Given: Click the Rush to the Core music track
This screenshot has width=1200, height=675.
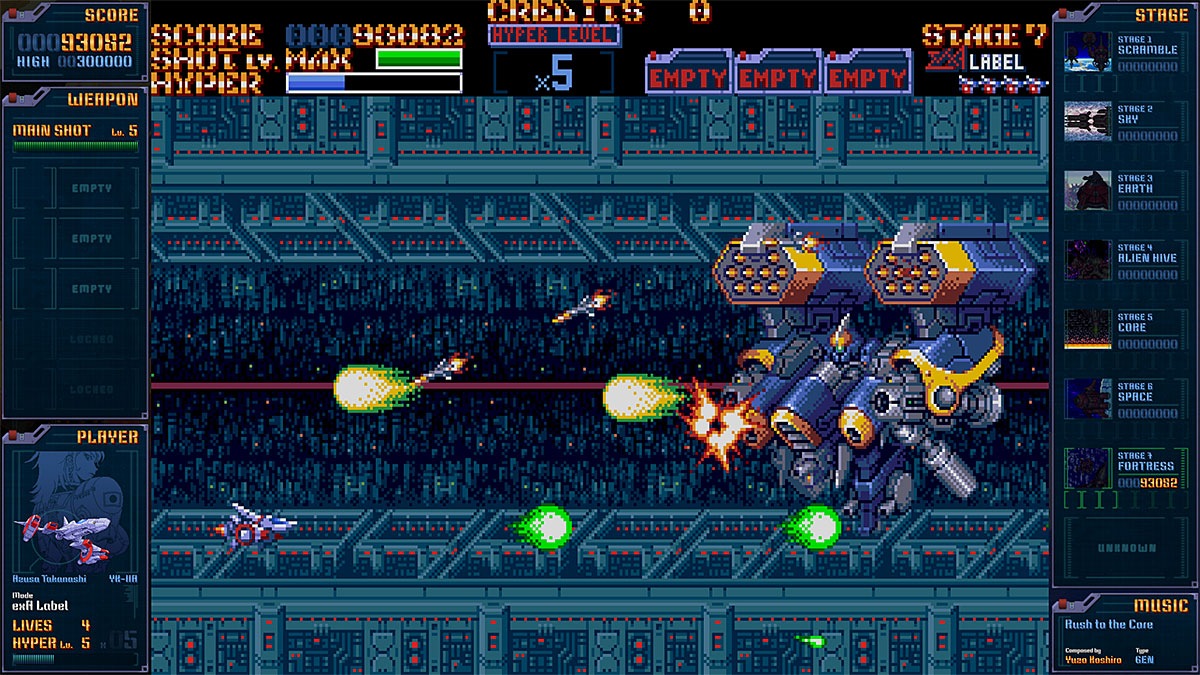Looking at the screenshot, I should (1109, 625).
